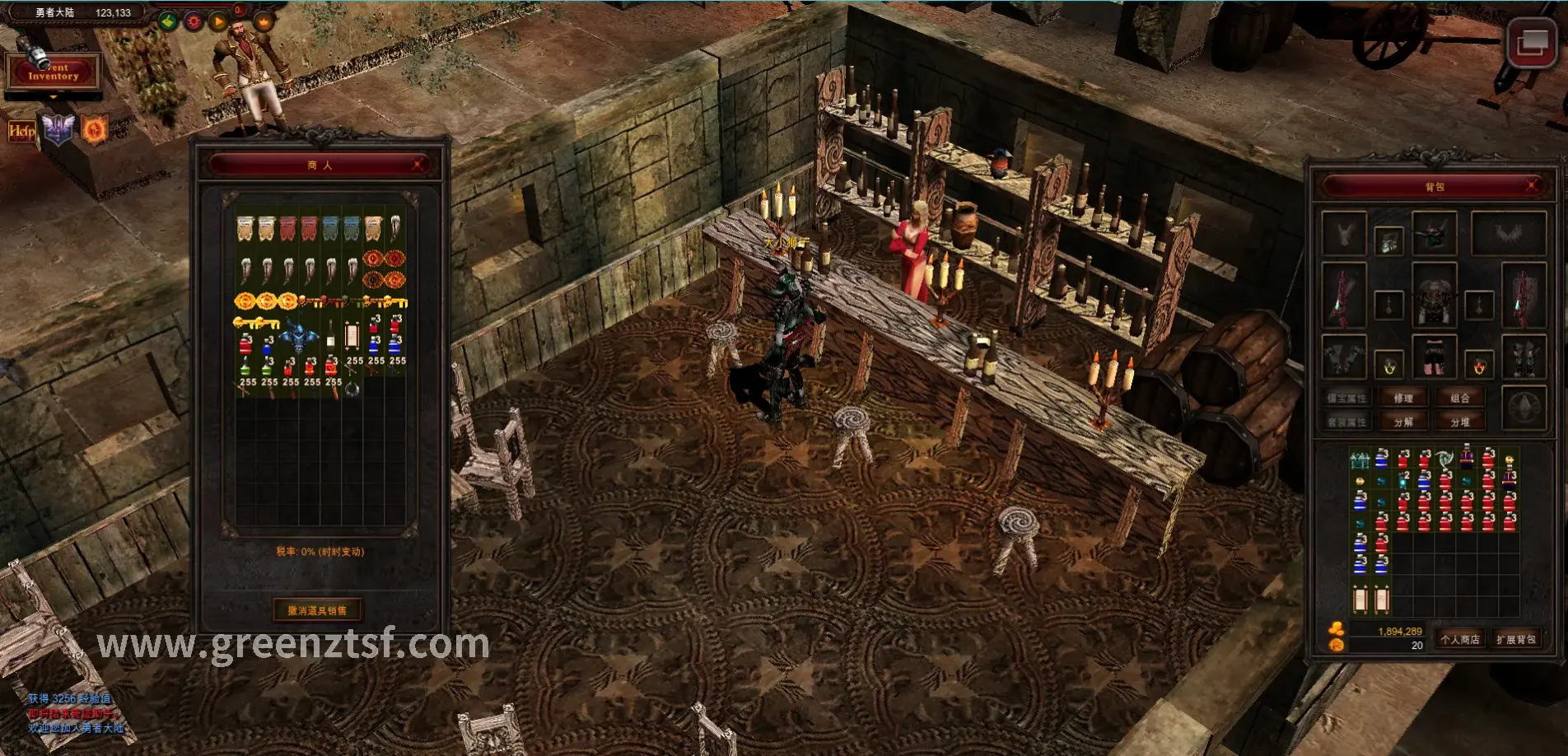Open the Help icon
Image resolution: width=1568 pixels, height=756 pixels.
pos(21,131)
